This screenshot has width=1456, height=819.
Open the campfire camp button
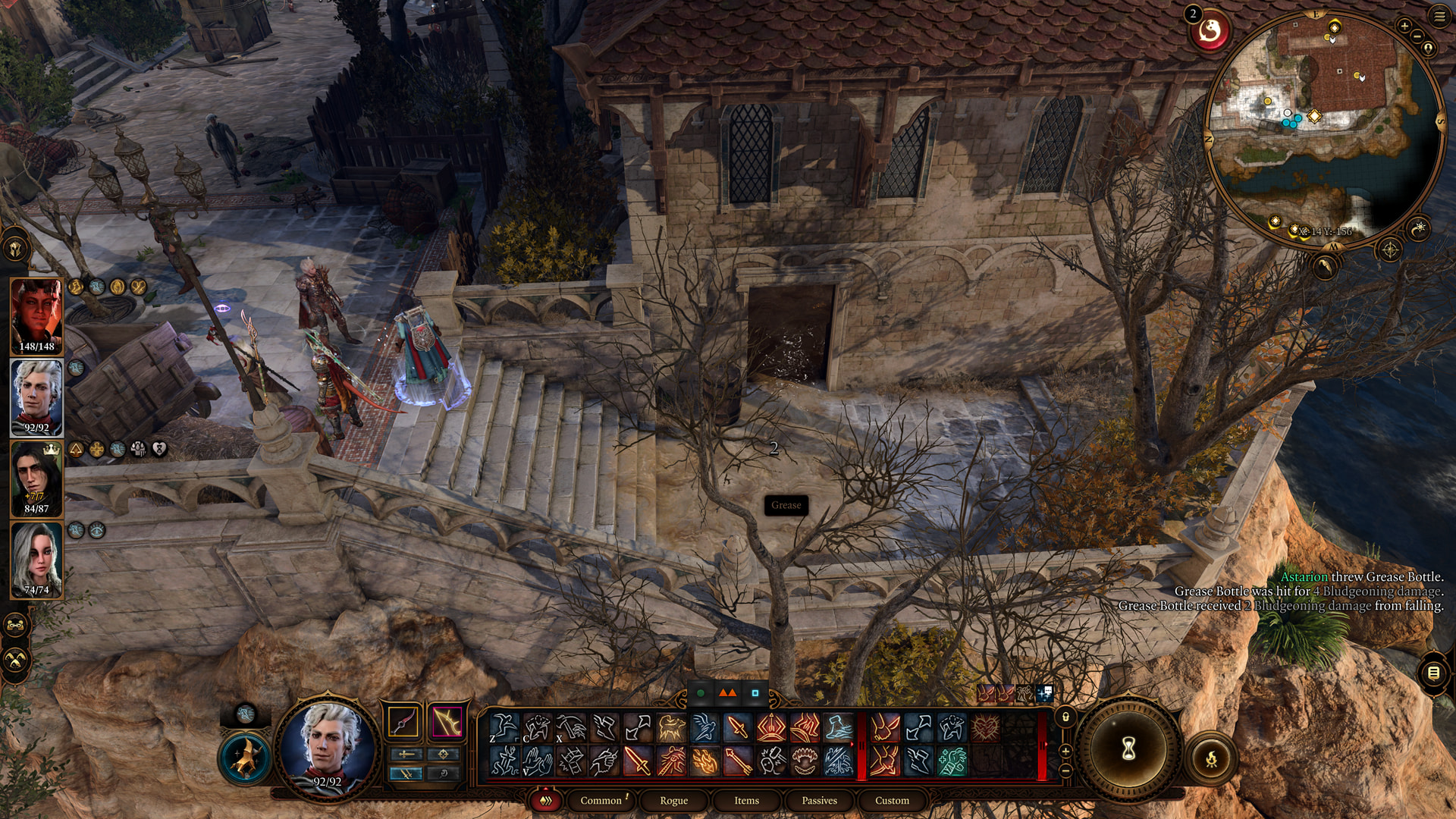pos(1211,758)
